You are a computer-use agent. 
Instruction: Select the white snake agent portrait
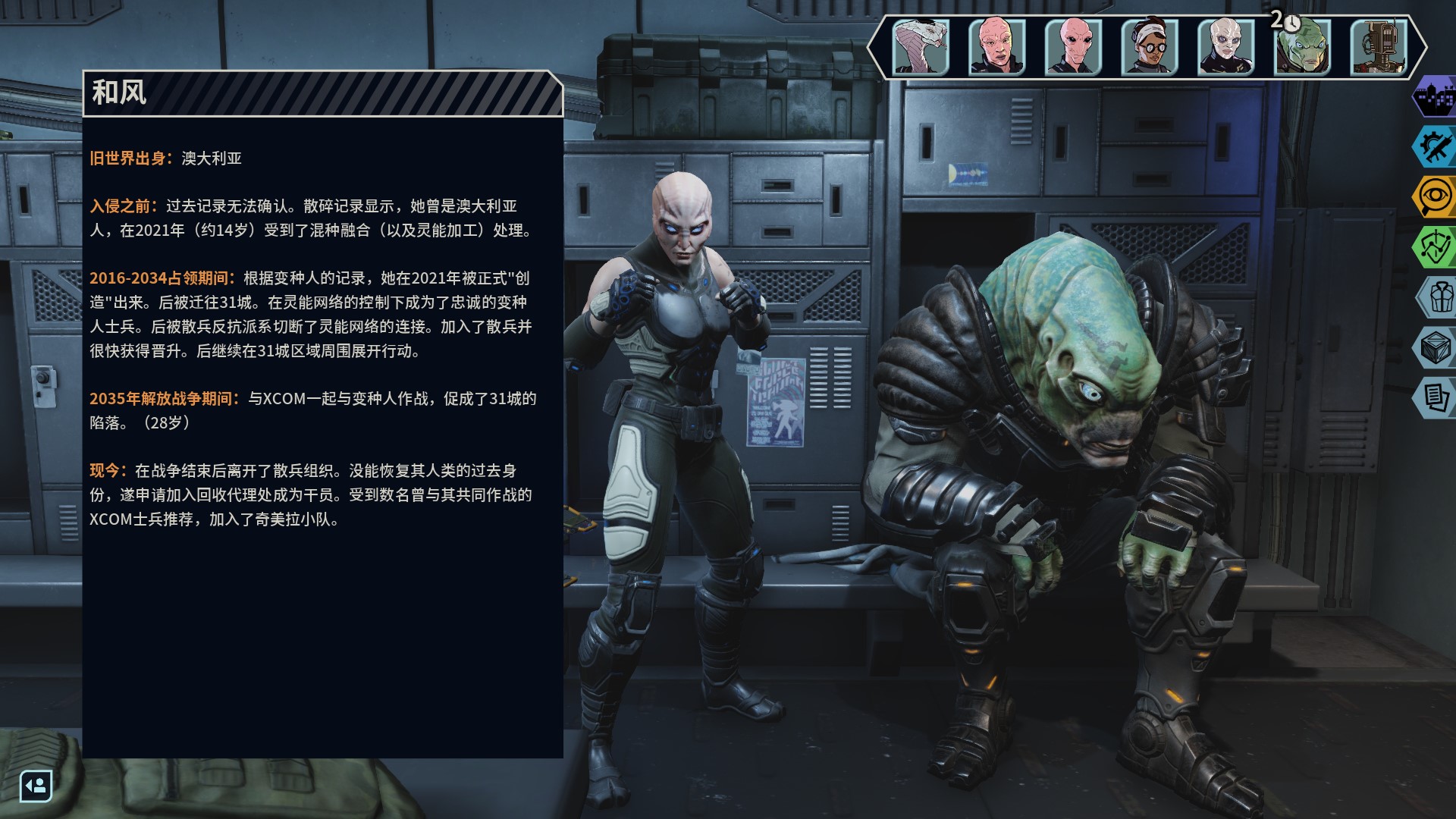click(x=921, y=47)
